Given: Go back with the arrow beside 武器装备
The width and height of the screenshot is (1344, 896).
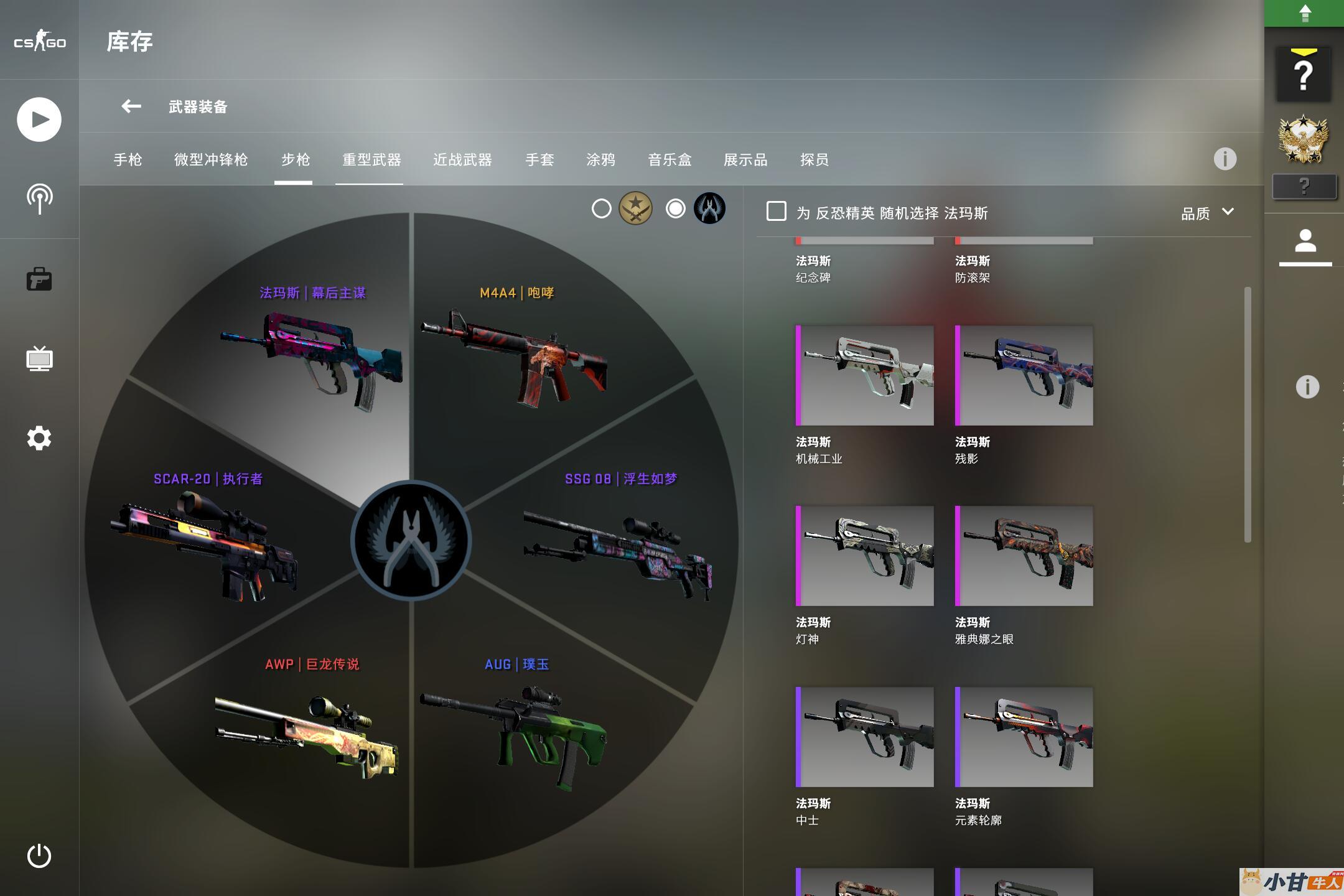Looking at the screenshot, I should pyautogui.click(x=131, y=106).
